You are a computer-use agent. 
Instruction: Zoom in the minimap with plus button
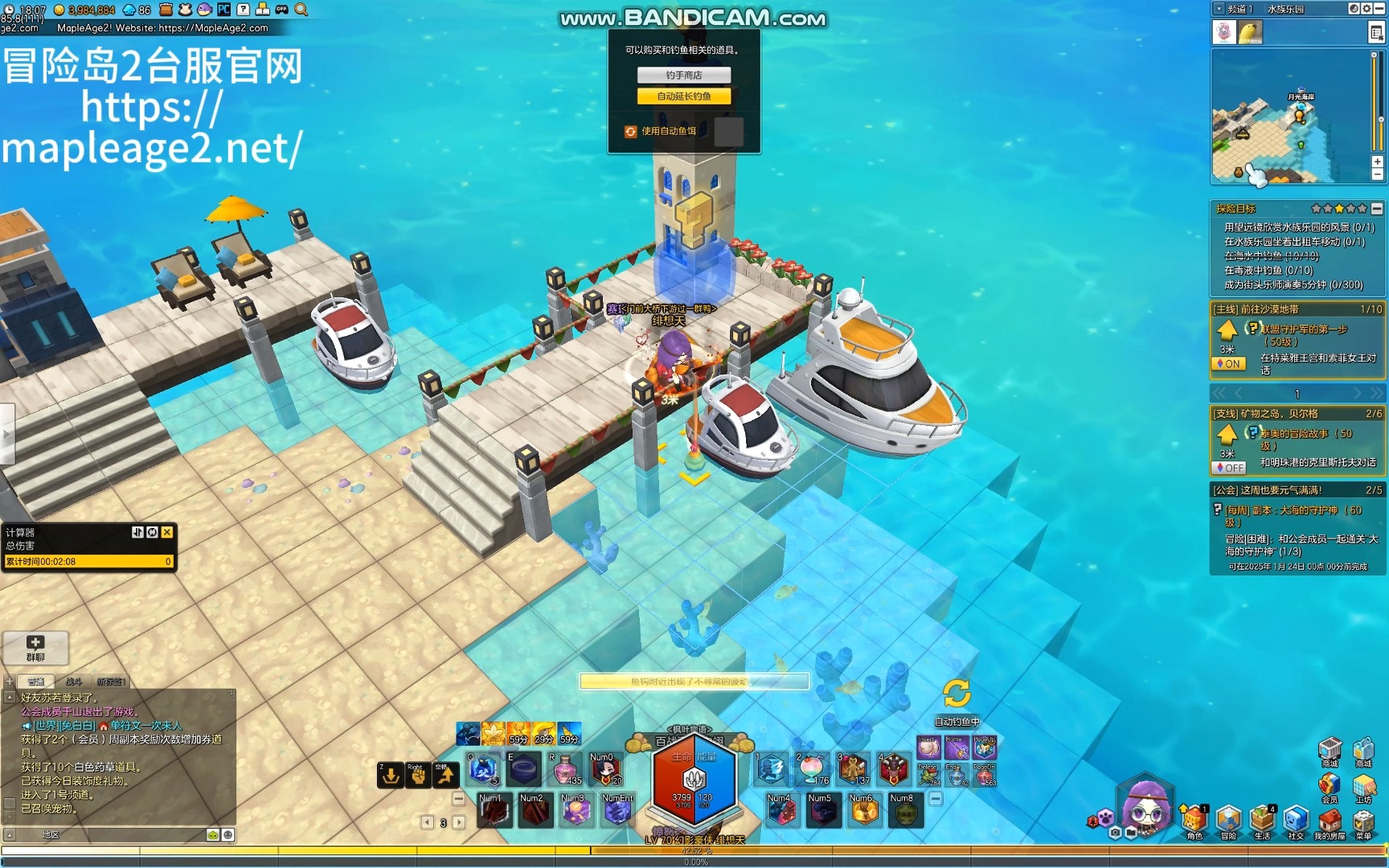1377,162
